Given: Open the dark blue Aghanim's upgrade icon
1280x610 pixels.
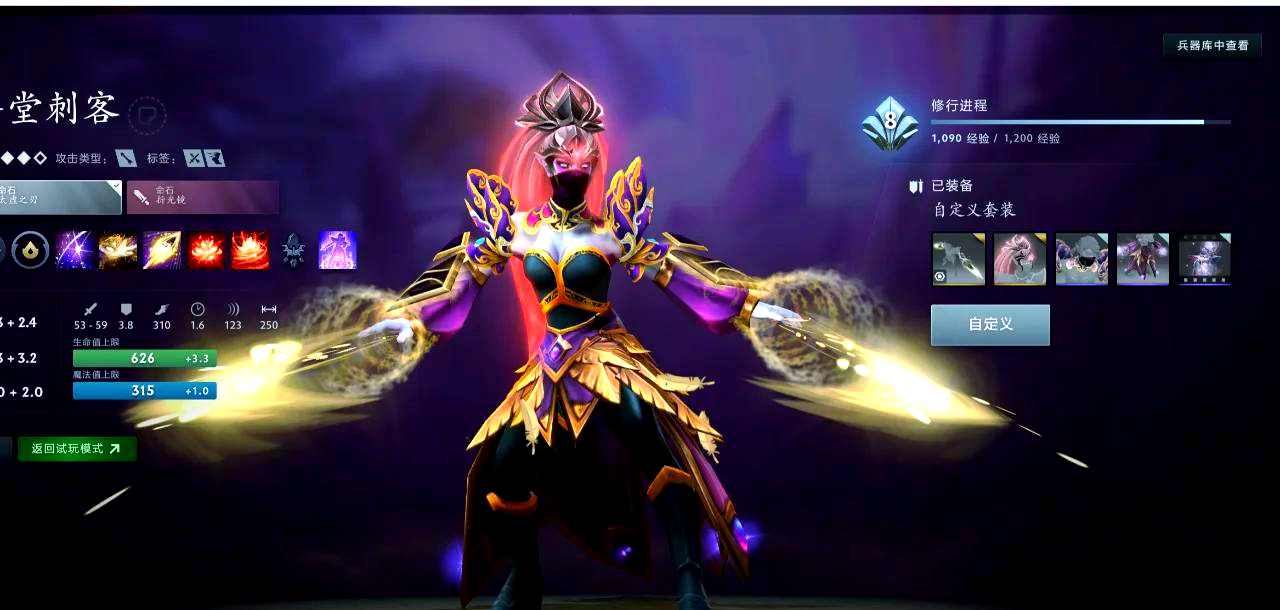Looking at the screenshot, I should point(294,250).
